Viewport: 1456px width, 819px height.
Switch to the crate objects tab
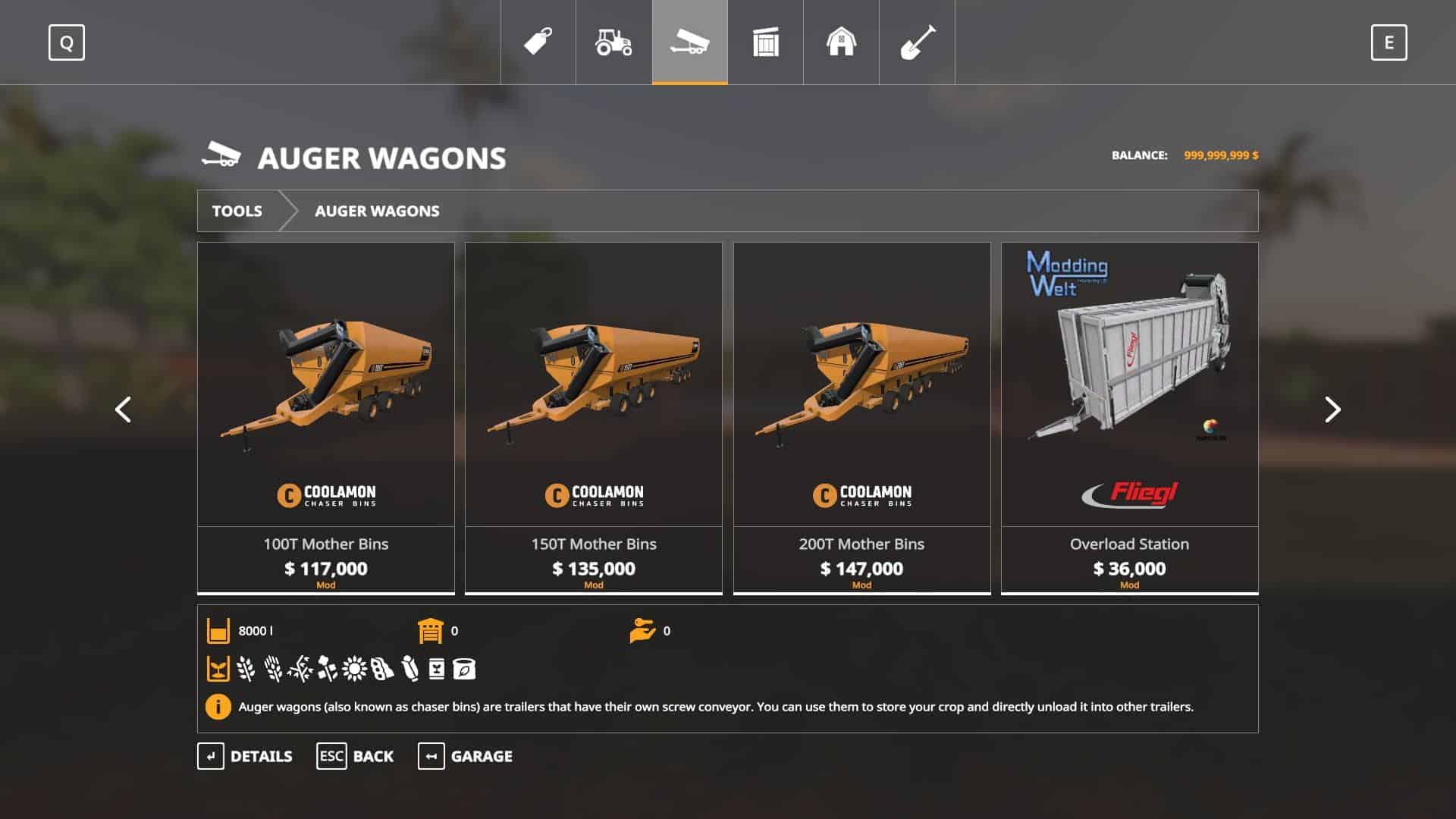tap(765, 42)
